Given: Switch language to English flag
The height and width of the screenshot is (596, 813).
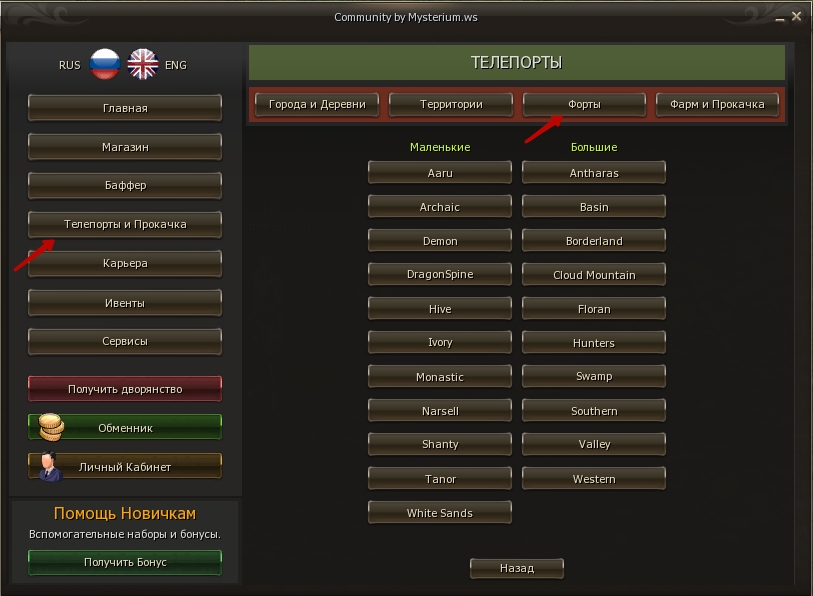Looking at the screenshot, I should 143,65.
